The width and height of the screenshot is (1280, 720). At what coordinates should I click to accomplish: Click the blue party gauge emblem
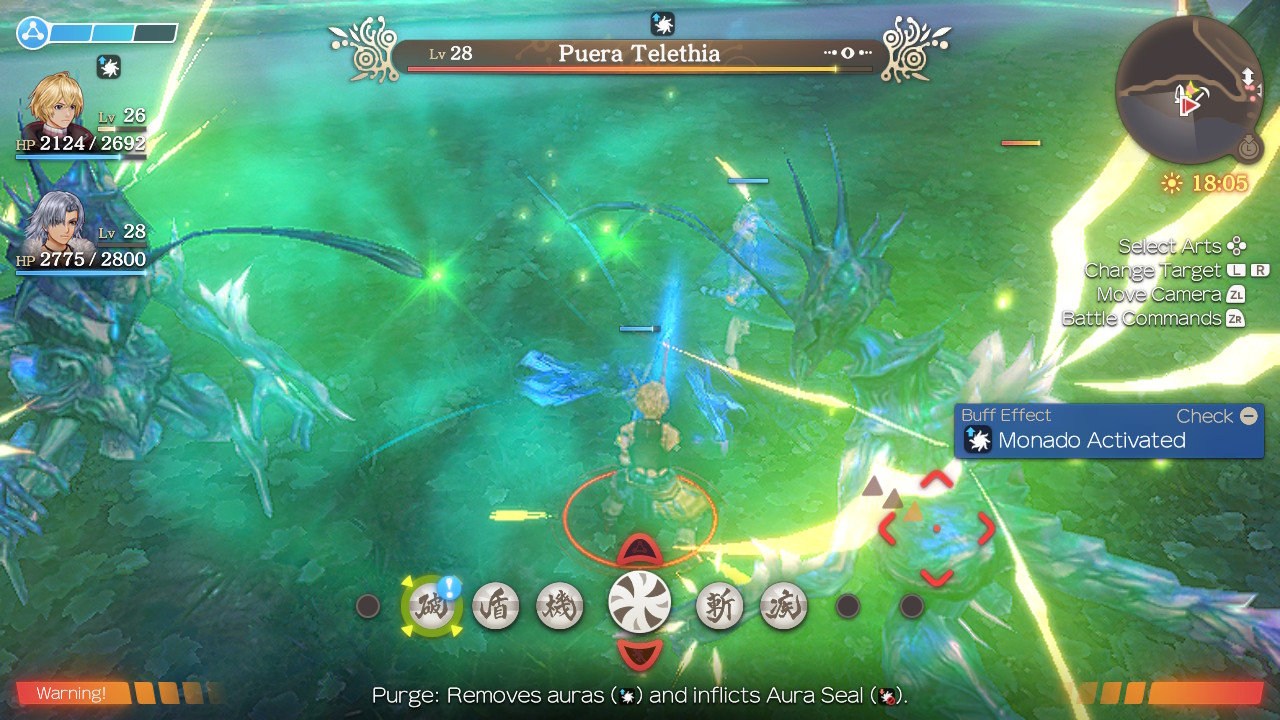tap(33, 33)
